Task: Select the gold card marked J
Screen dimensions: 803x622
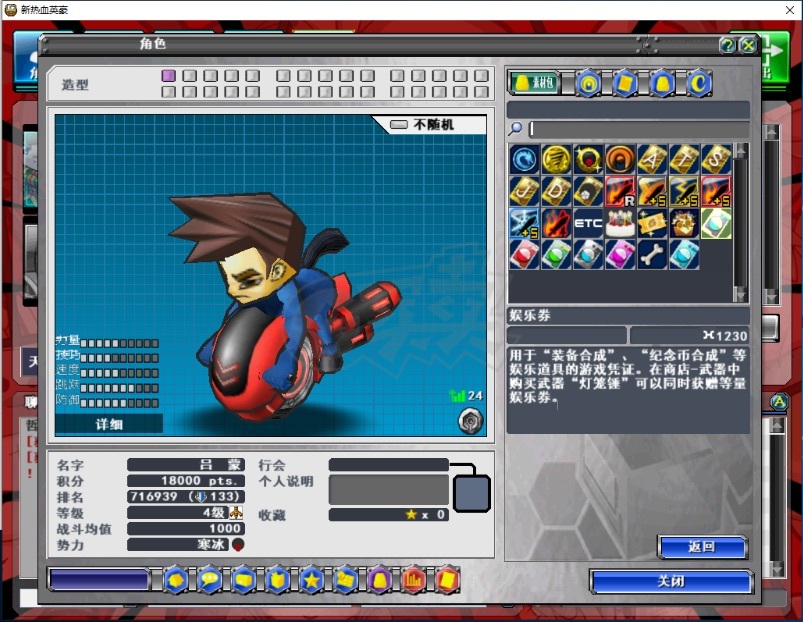Action: tap(524, 191)
